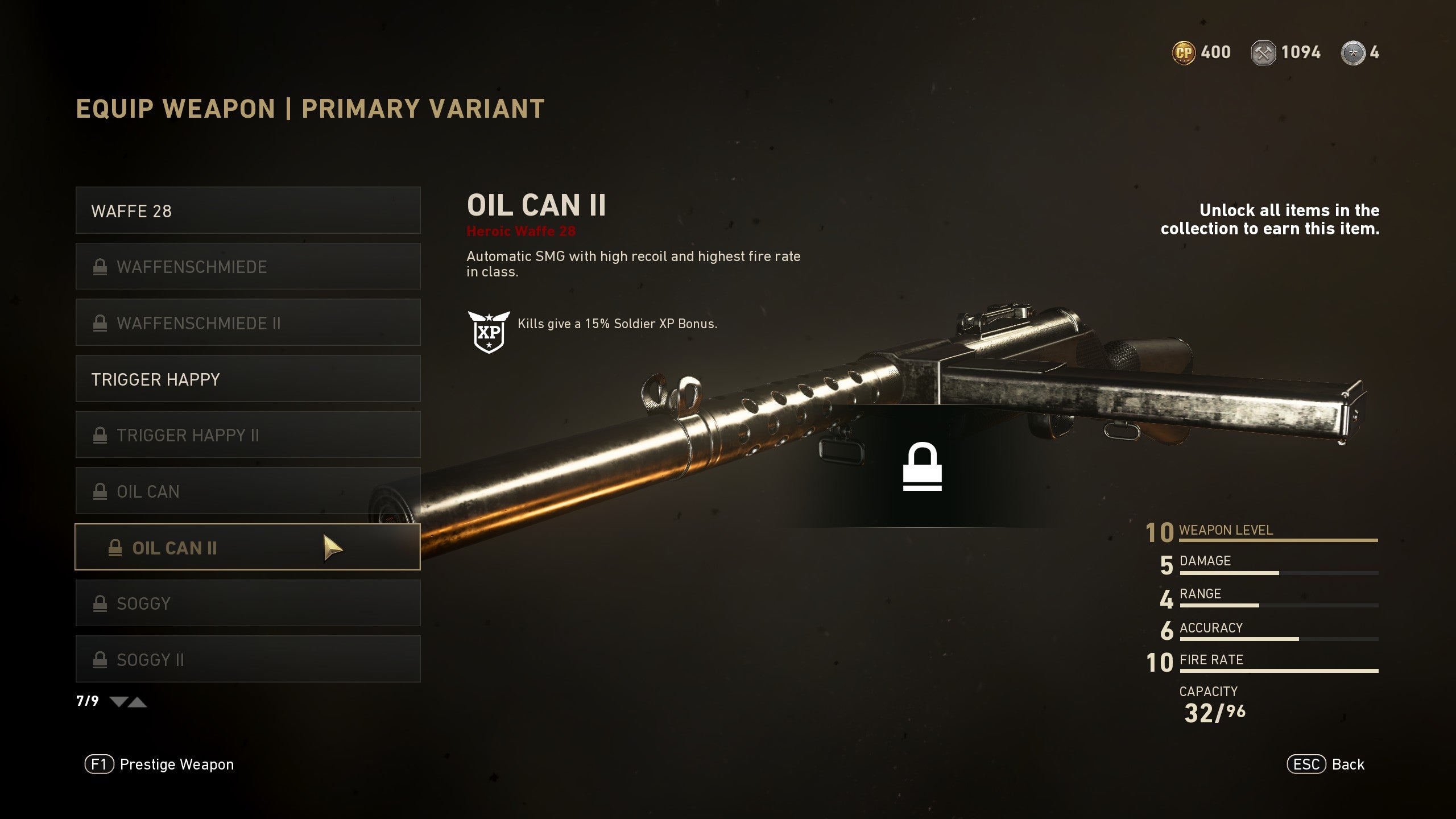This screenshot has height=819, width=1456.
Task: Select the highlighted OIL CAN II entry
Action: pos(247,547)
